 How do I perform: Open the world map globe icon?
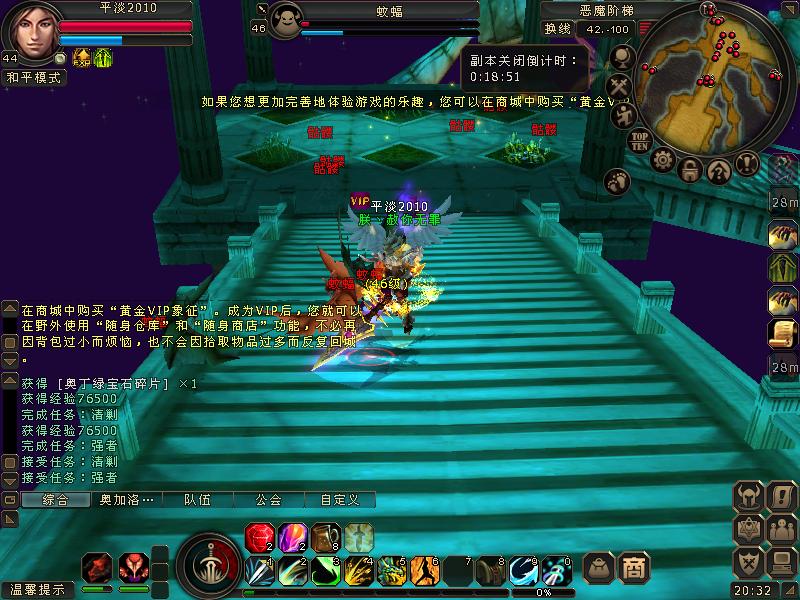click(620, 58)
